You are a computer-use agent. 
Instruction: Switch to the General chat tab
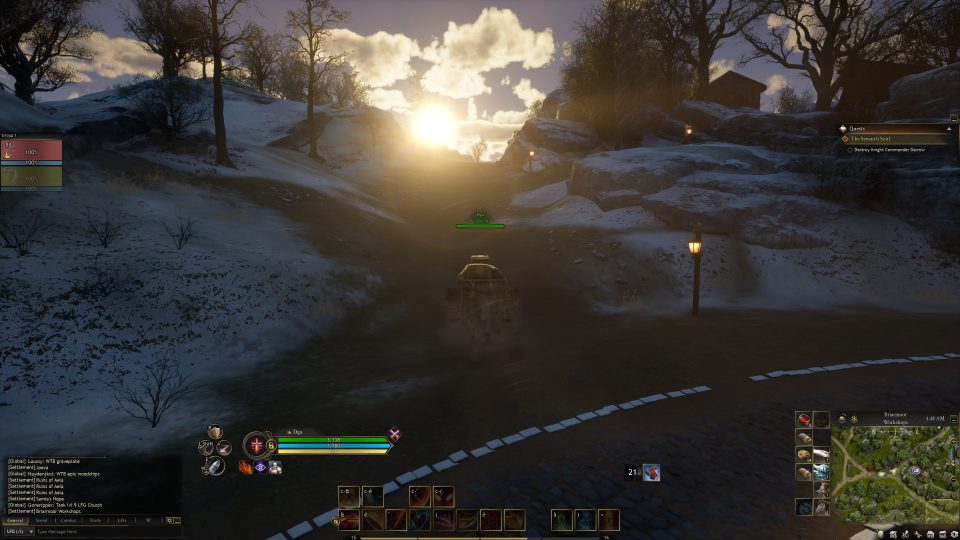[x=15, y=520]
